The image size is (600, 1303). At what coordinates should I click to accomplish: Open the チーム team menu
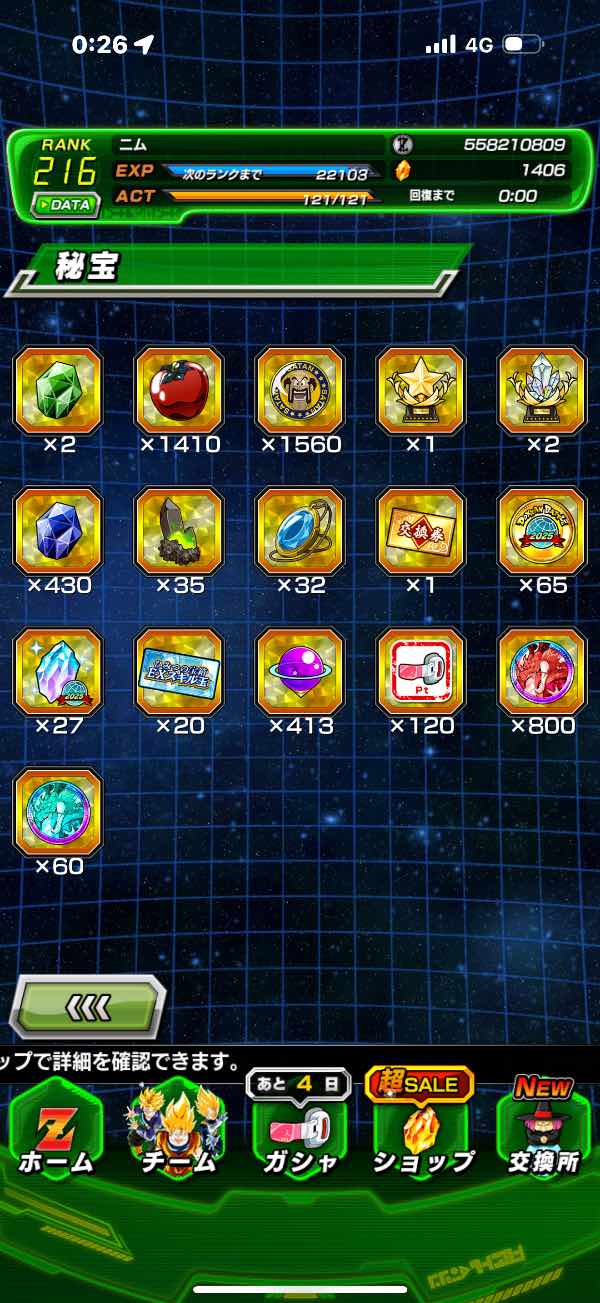point(177,1135)
